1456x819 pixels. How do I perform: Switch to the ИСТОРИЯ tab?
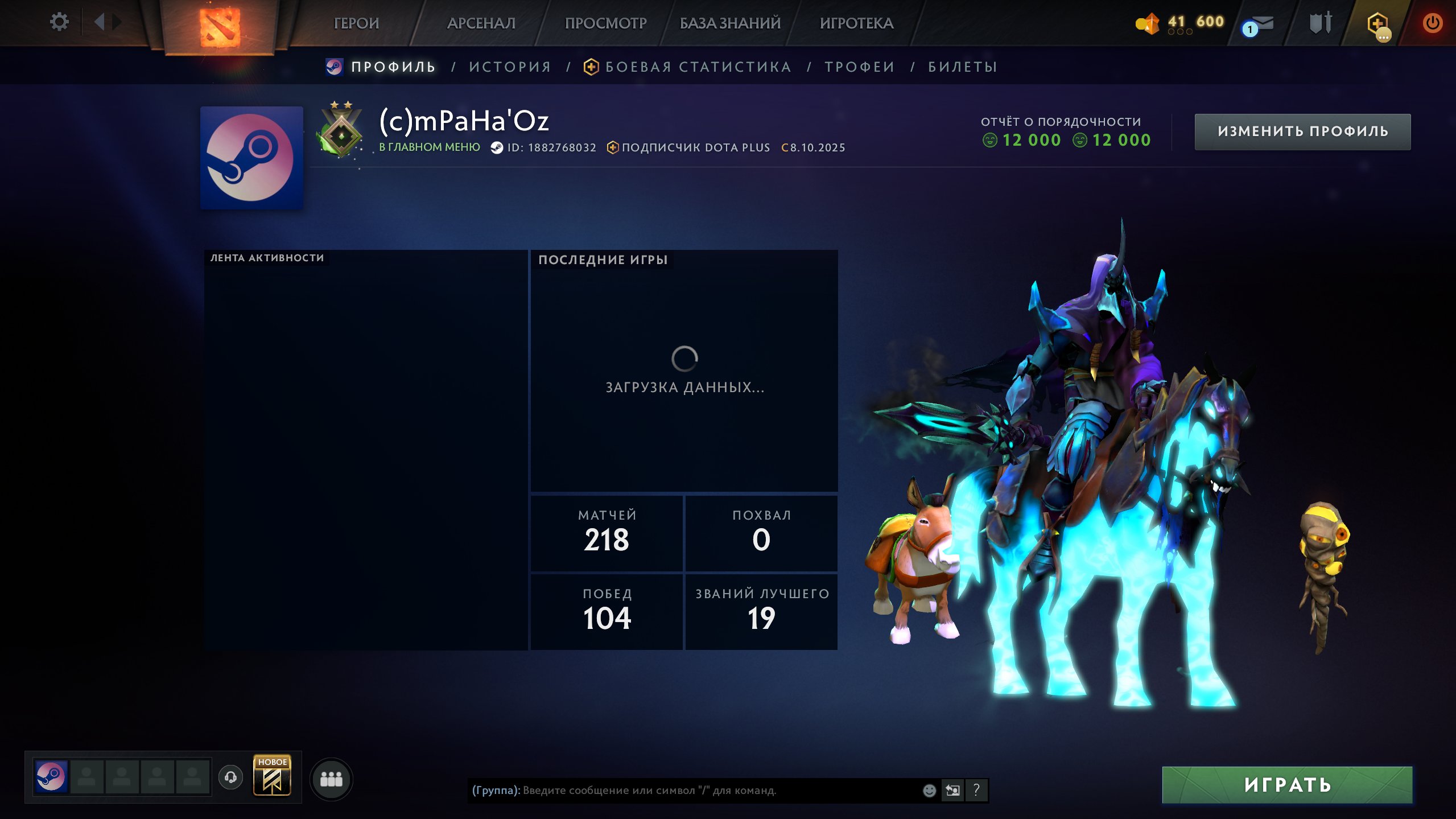pyautogui.click(x=510, y=67)
